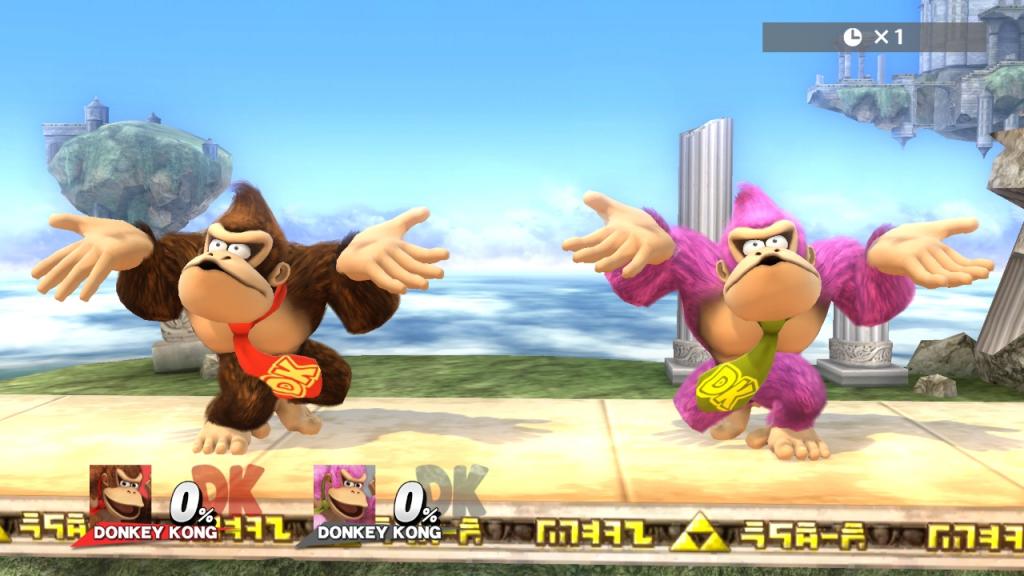Viewport: 1024px width, 576px height.
Task: Select the brown Donkey Kong player portrait
Action: (x=120, y=494)
